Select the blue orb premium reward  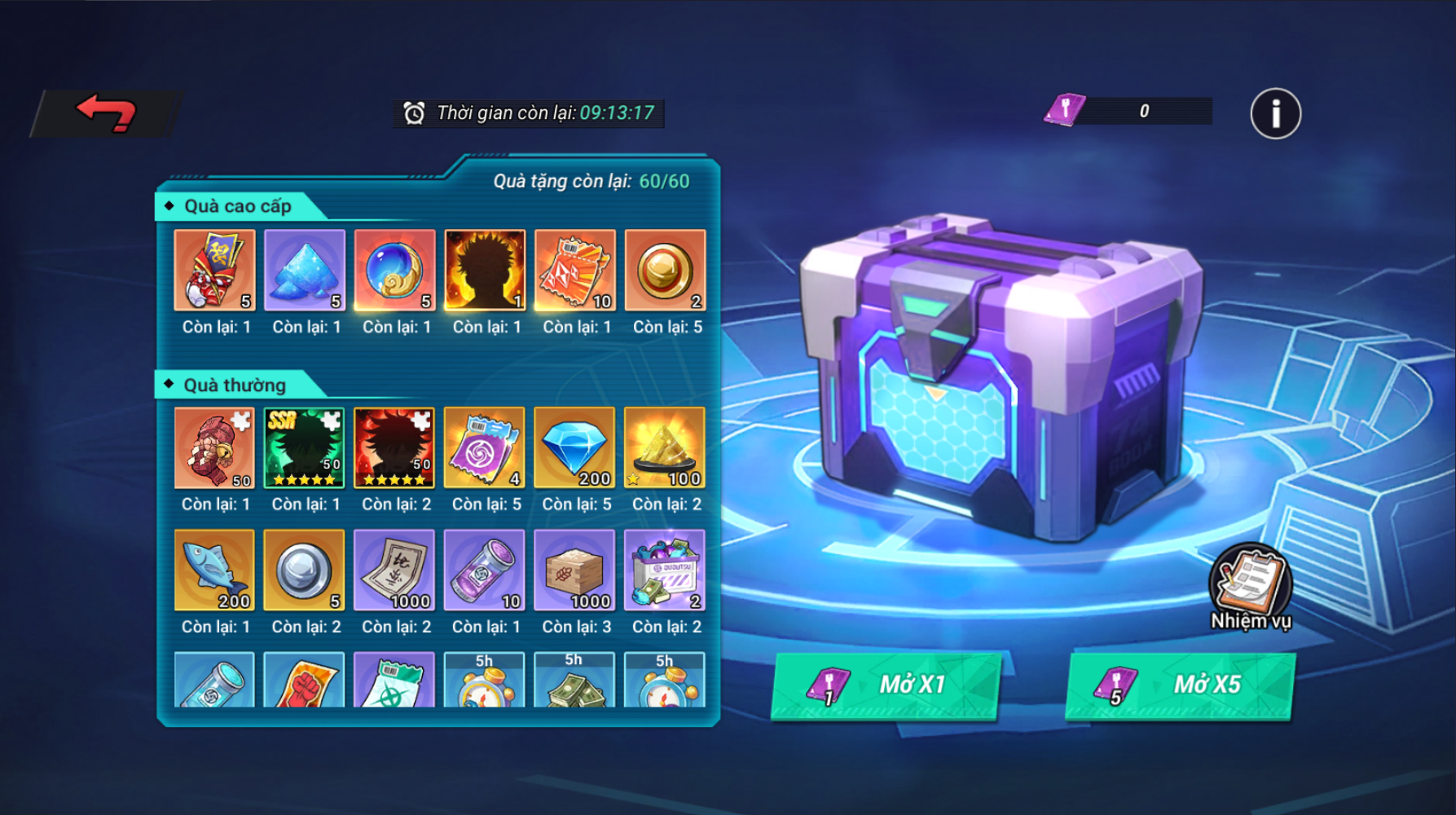click(x=394, y=271)
